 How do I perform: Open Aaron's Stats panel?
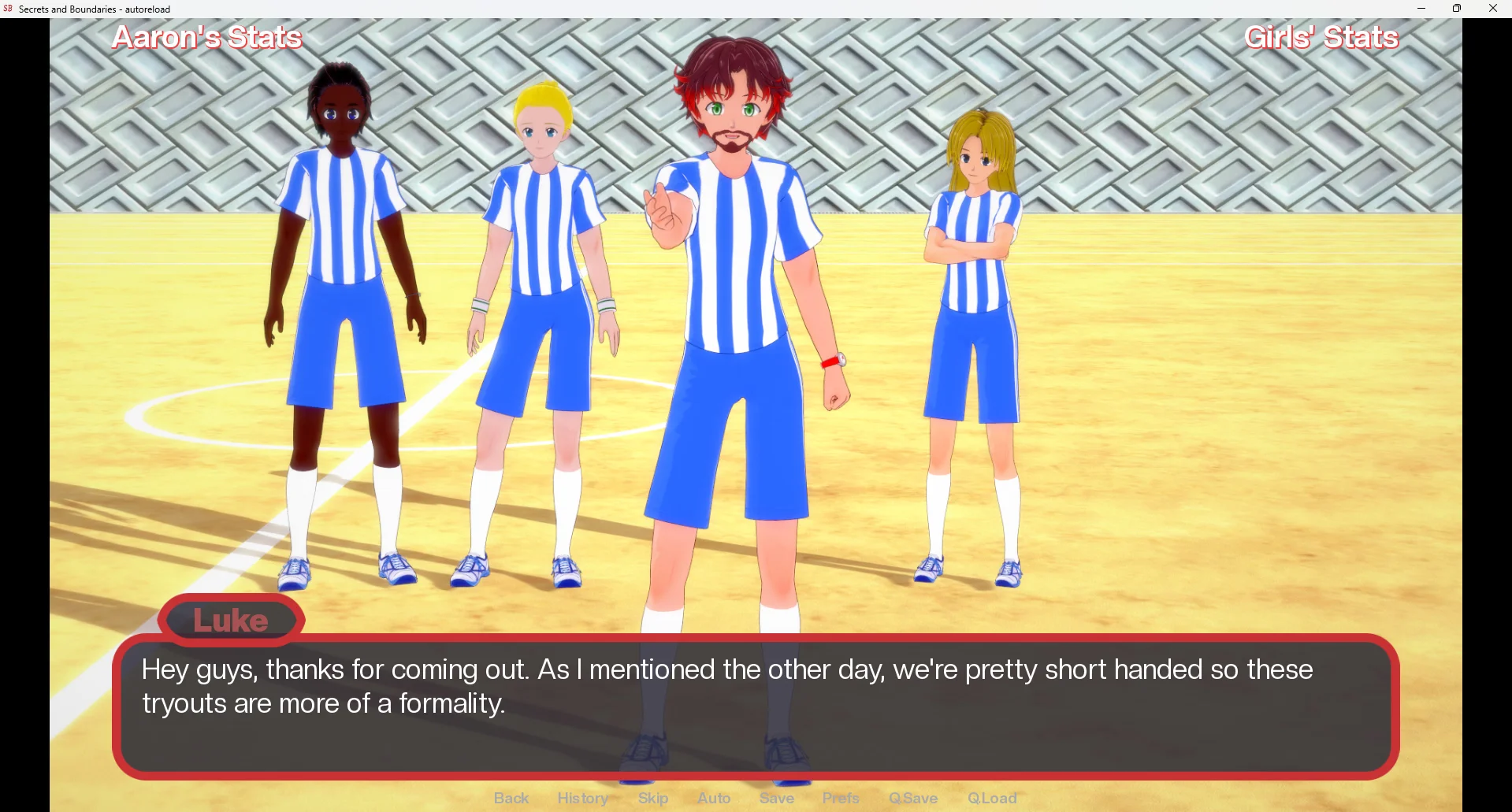(206, 38)
